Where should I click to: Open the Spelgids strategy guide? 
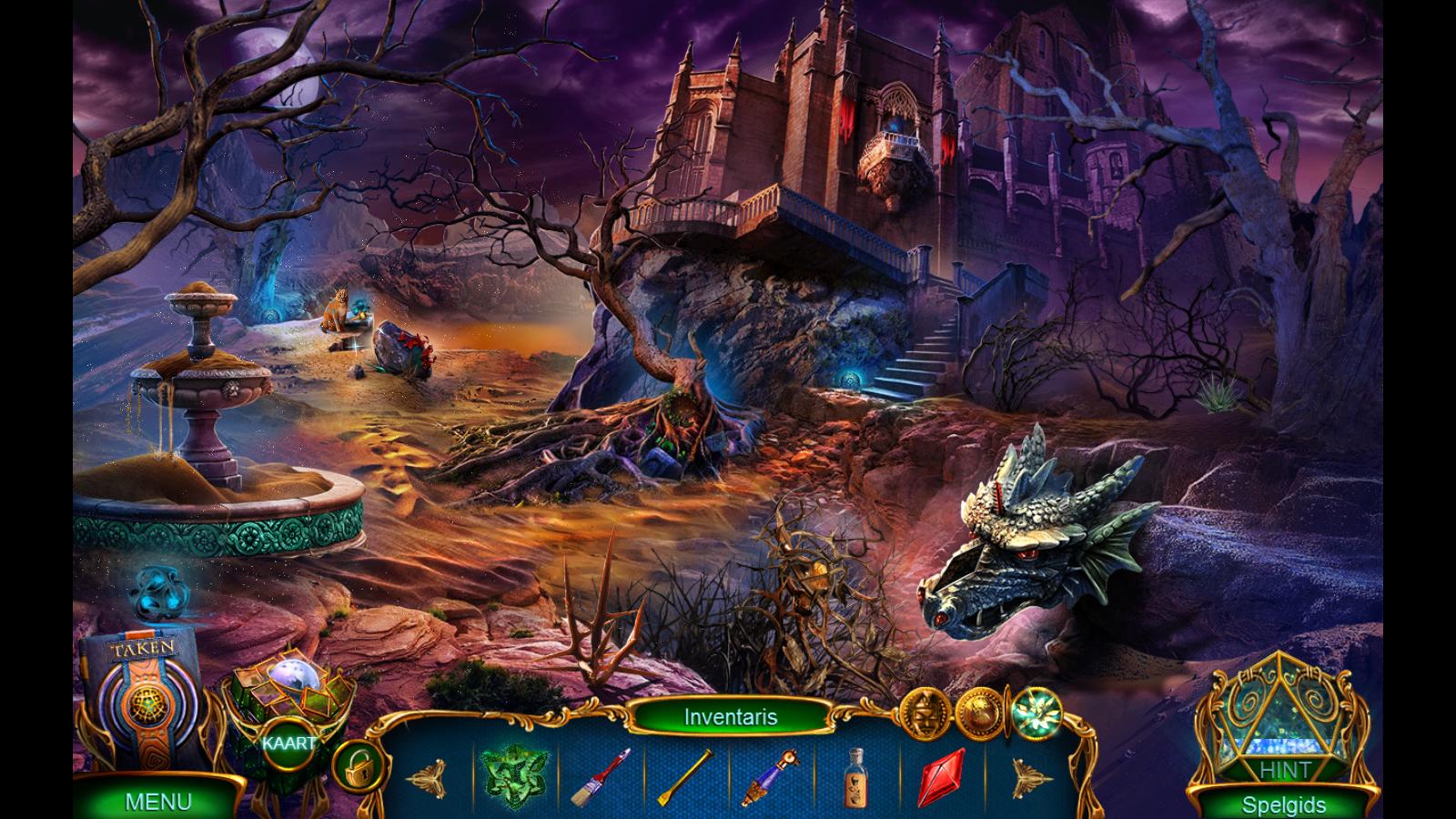click(1283, 804)
